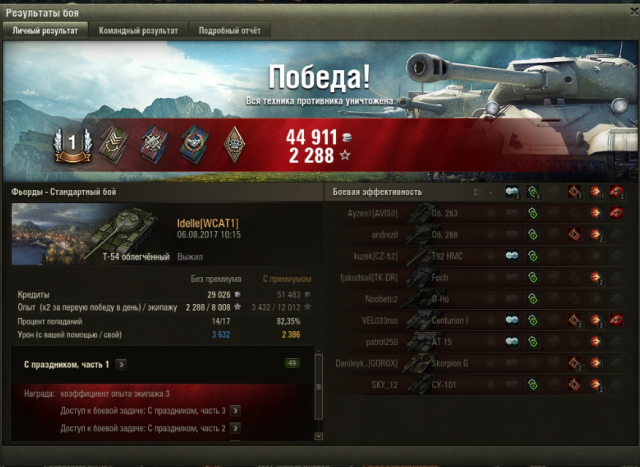The image size is (640, 467).
Task: Select the fjskudsail[TK-DR] Foch row
Action: 480,277
